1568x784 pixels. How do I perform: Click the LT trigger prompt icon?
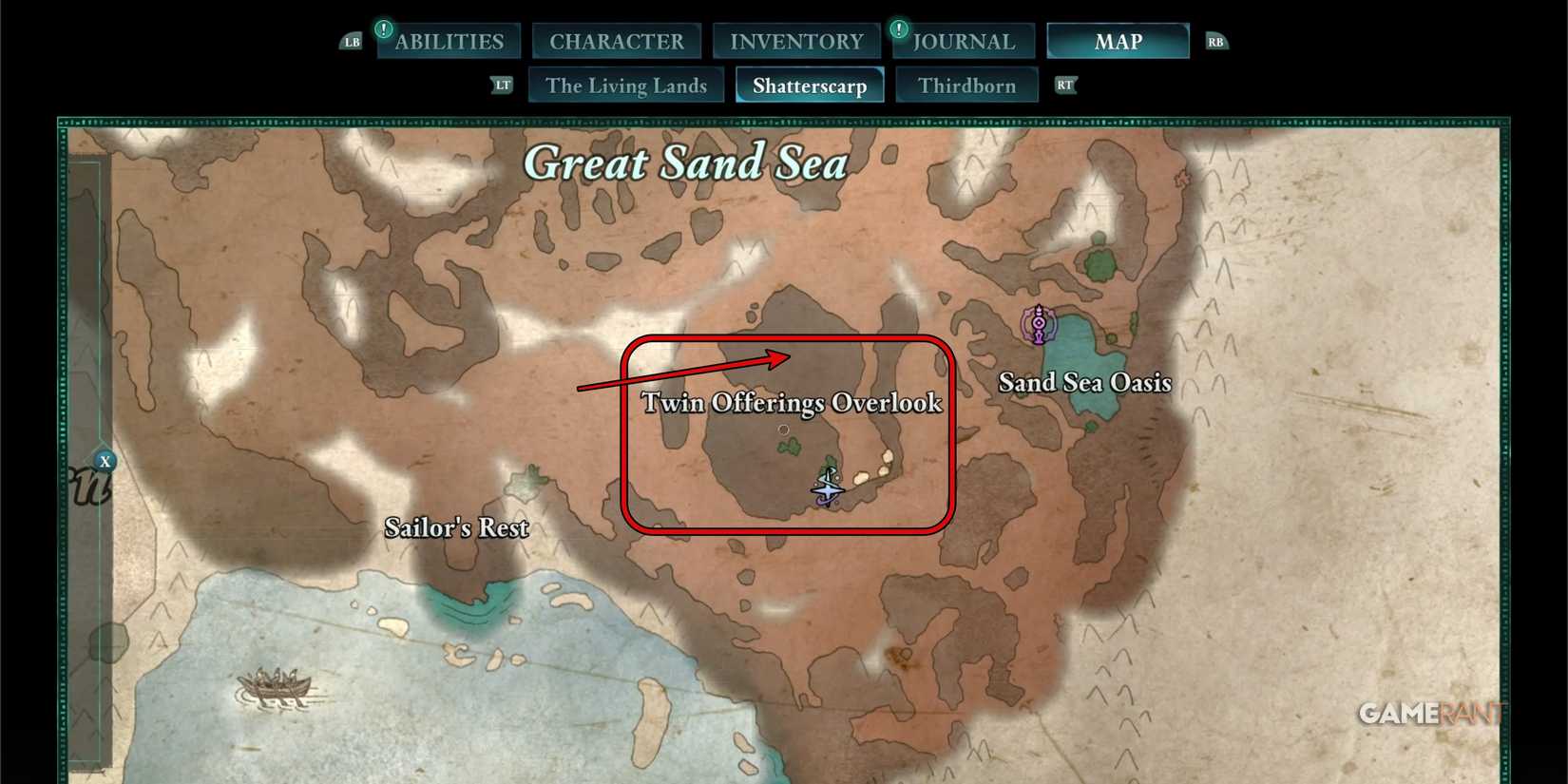coord(503,85)
